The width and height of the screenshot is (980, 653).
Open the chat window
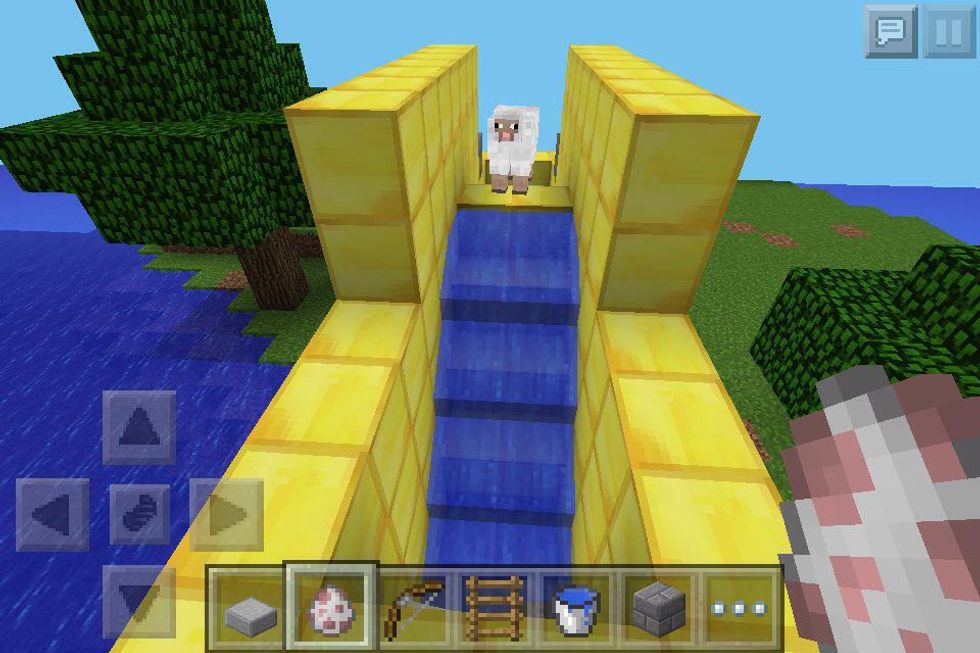click(889, 32)
